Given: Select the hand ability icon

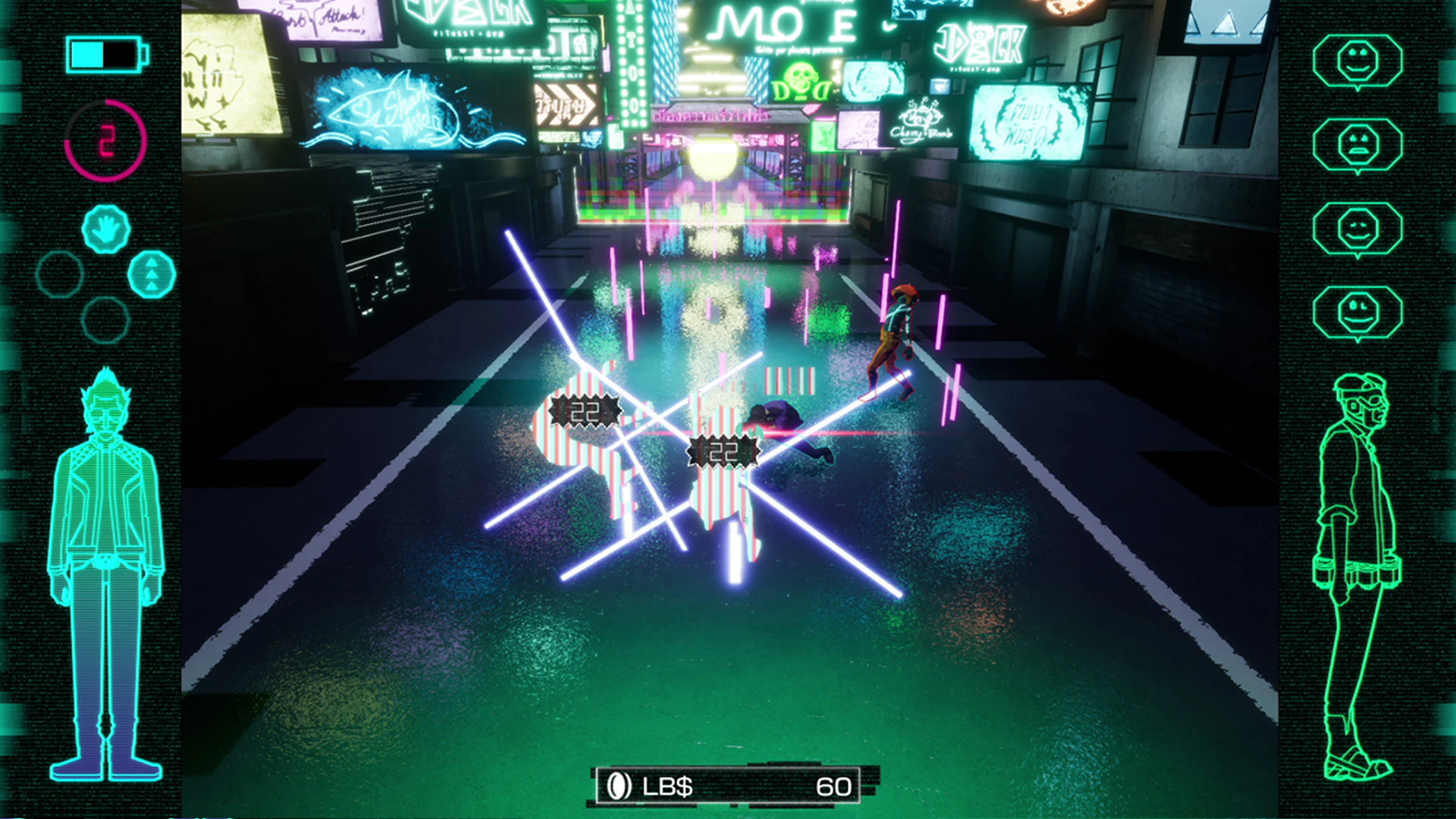Looking at the screenshot, I should click(106, 227).
